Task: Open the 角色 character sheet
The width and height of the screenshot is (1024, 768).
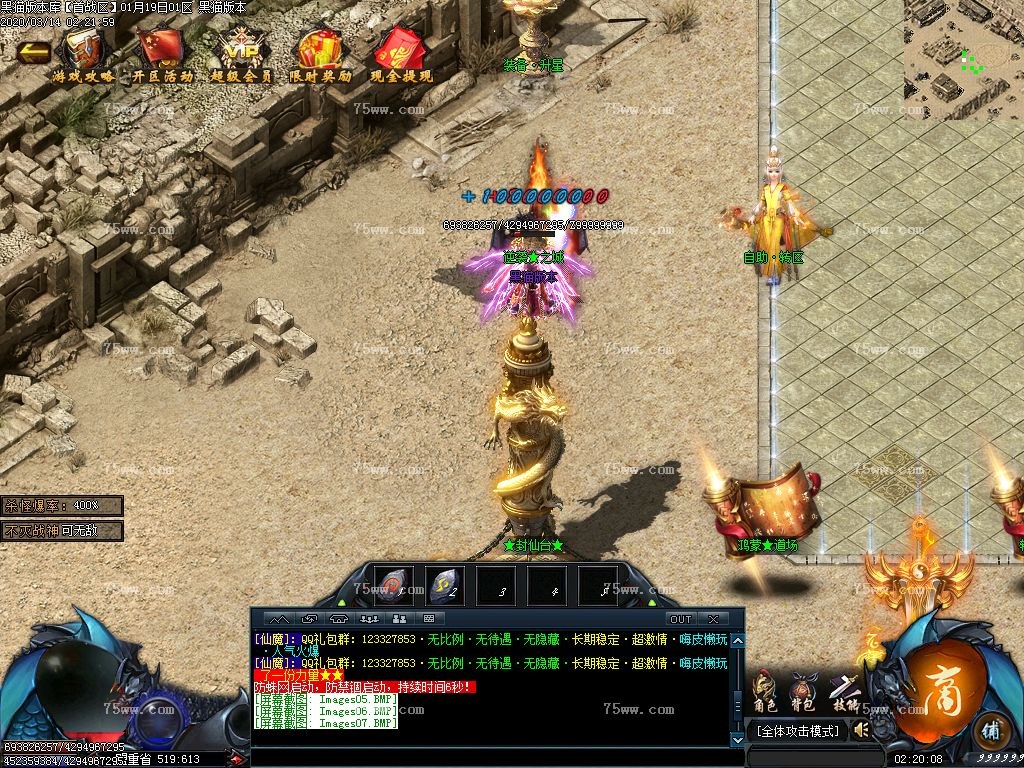Action: 764,692
